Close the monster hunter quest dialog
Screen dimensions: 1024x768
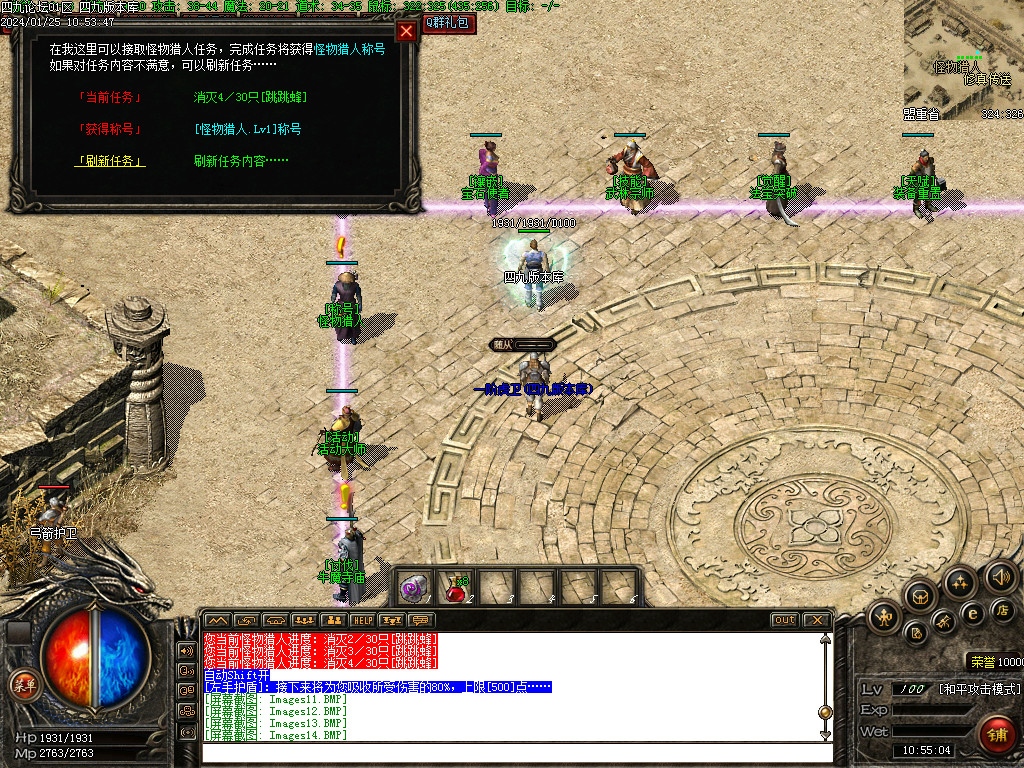coord(406,31)
